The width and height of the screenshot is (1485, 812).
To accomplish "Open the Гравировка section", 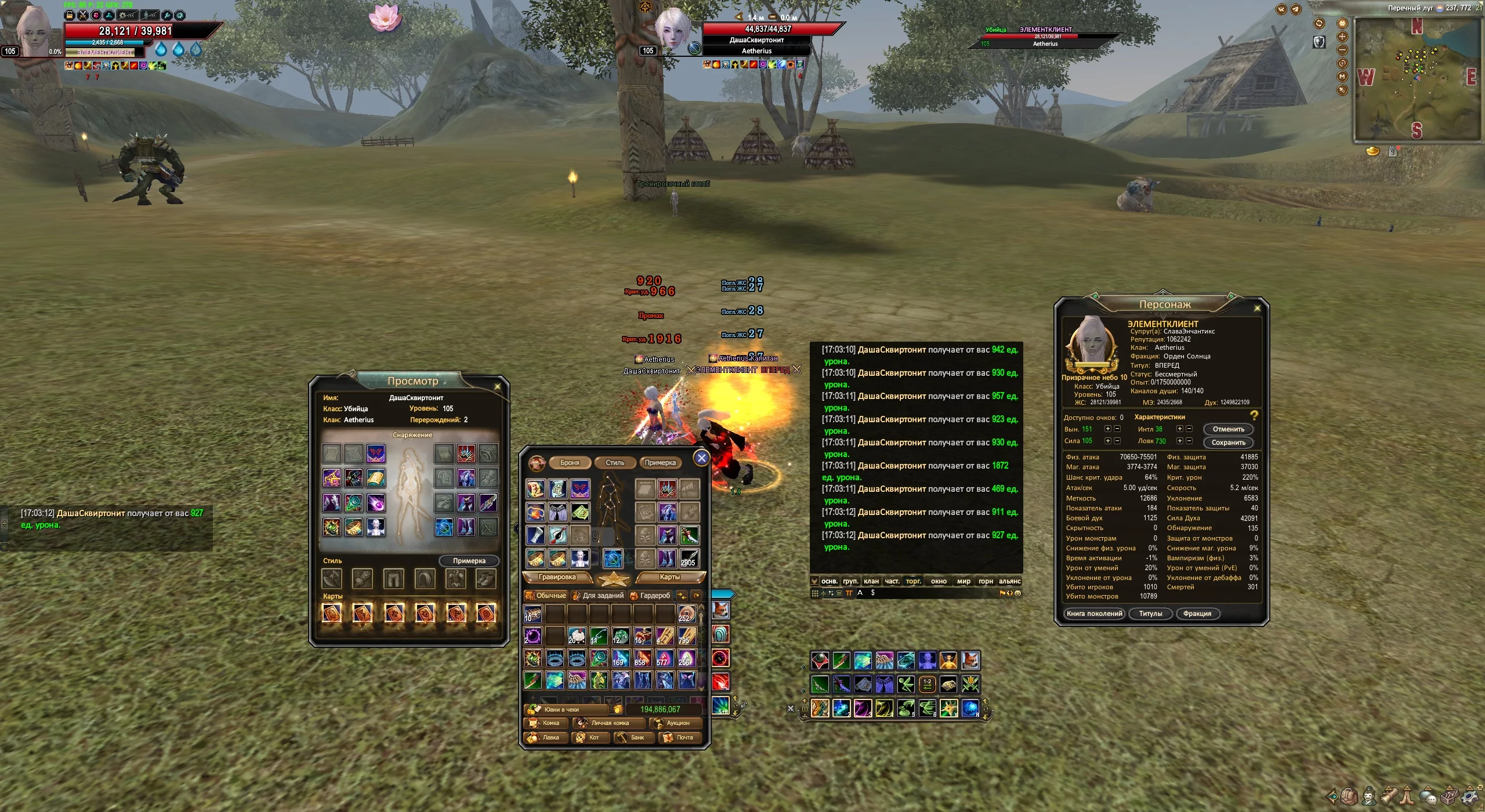I will point(557,577).
